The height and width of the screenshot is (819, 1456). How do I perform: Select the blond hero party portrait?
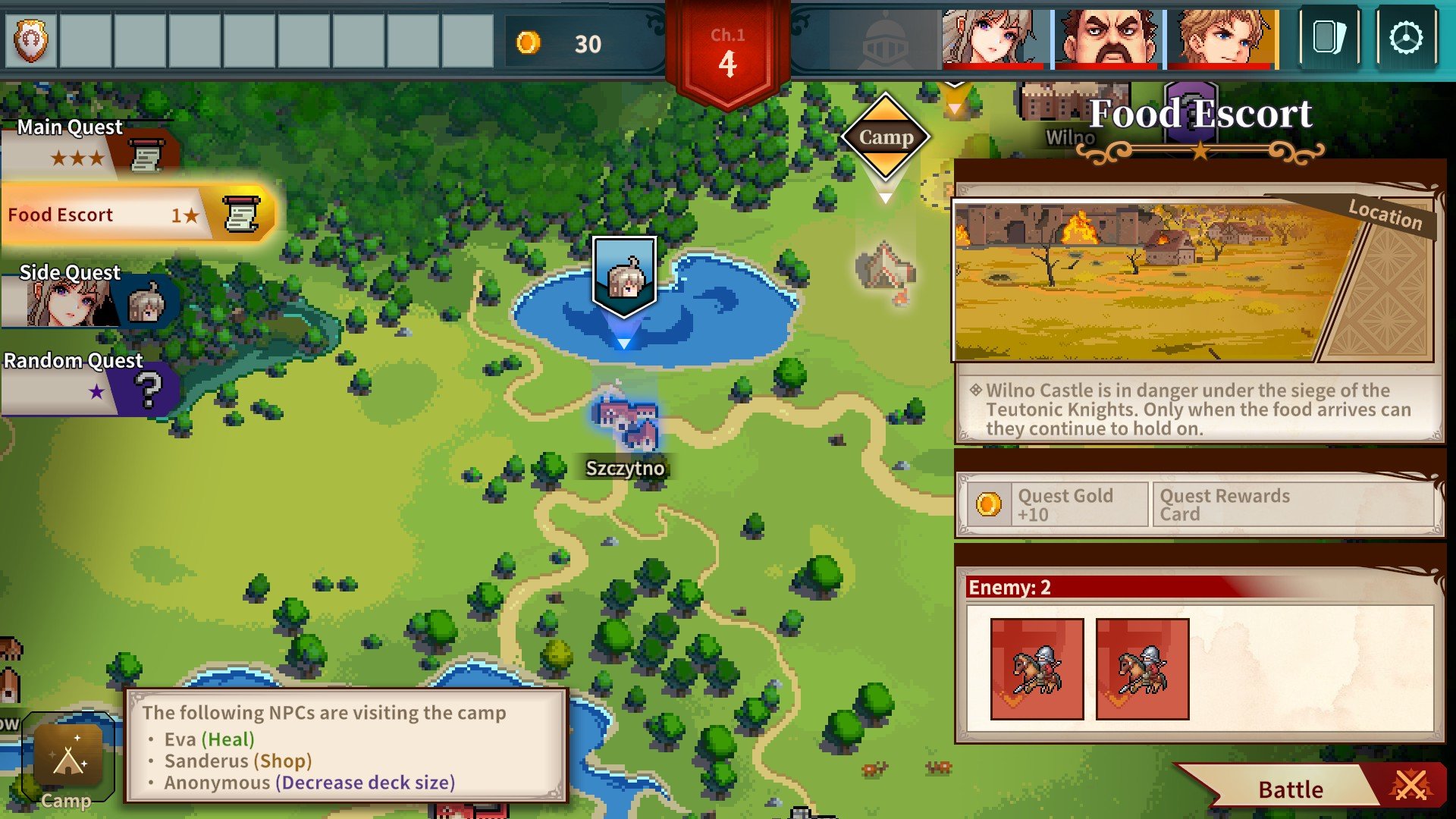1221,38
